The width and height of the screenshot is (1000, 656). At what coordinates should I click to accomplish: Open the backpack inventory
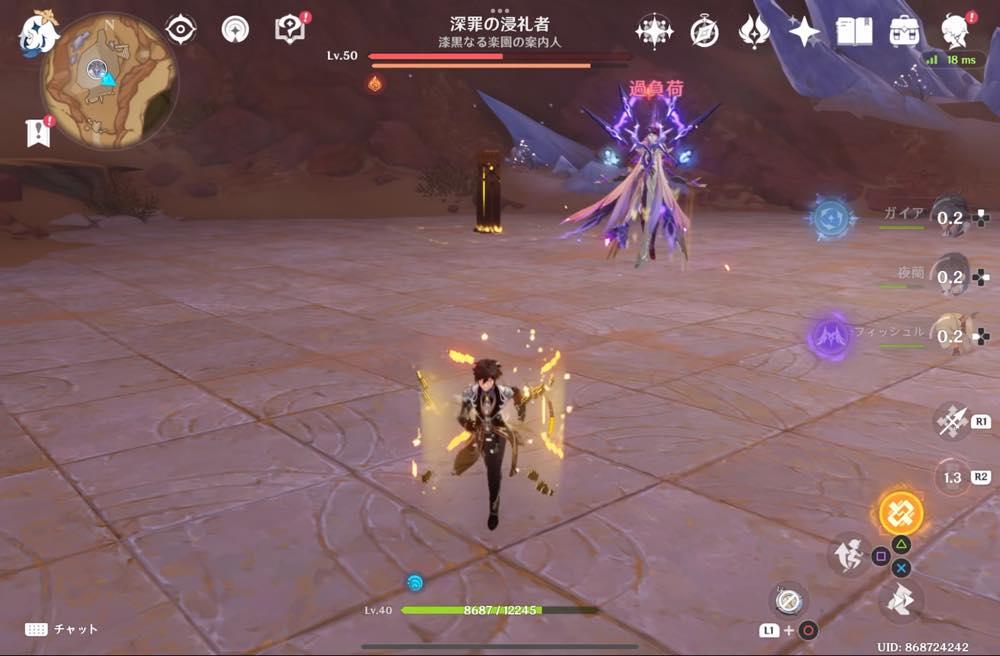pyautogui.click(x=905, y=33)
